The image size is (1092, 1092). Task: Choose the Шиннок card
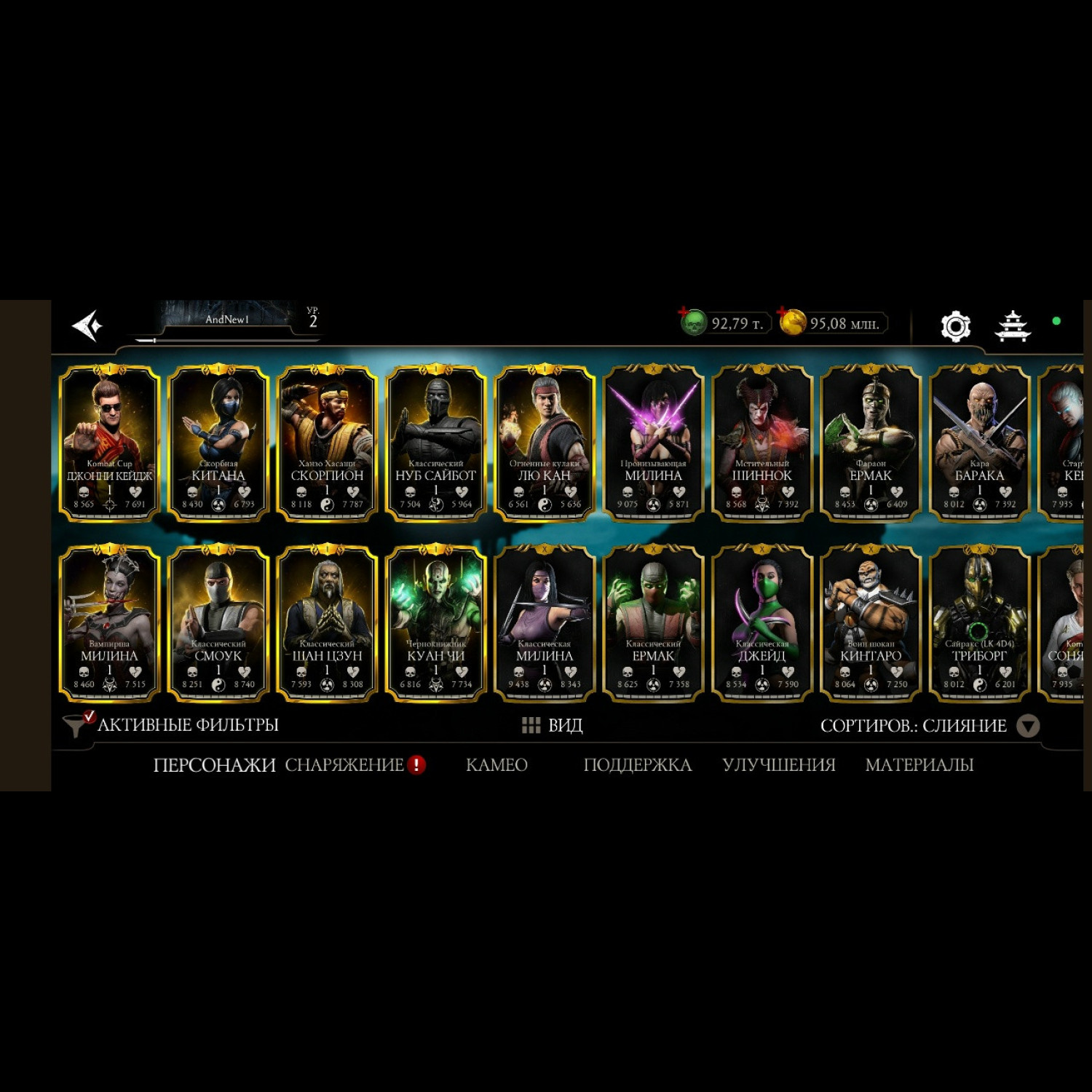point(761,443)
